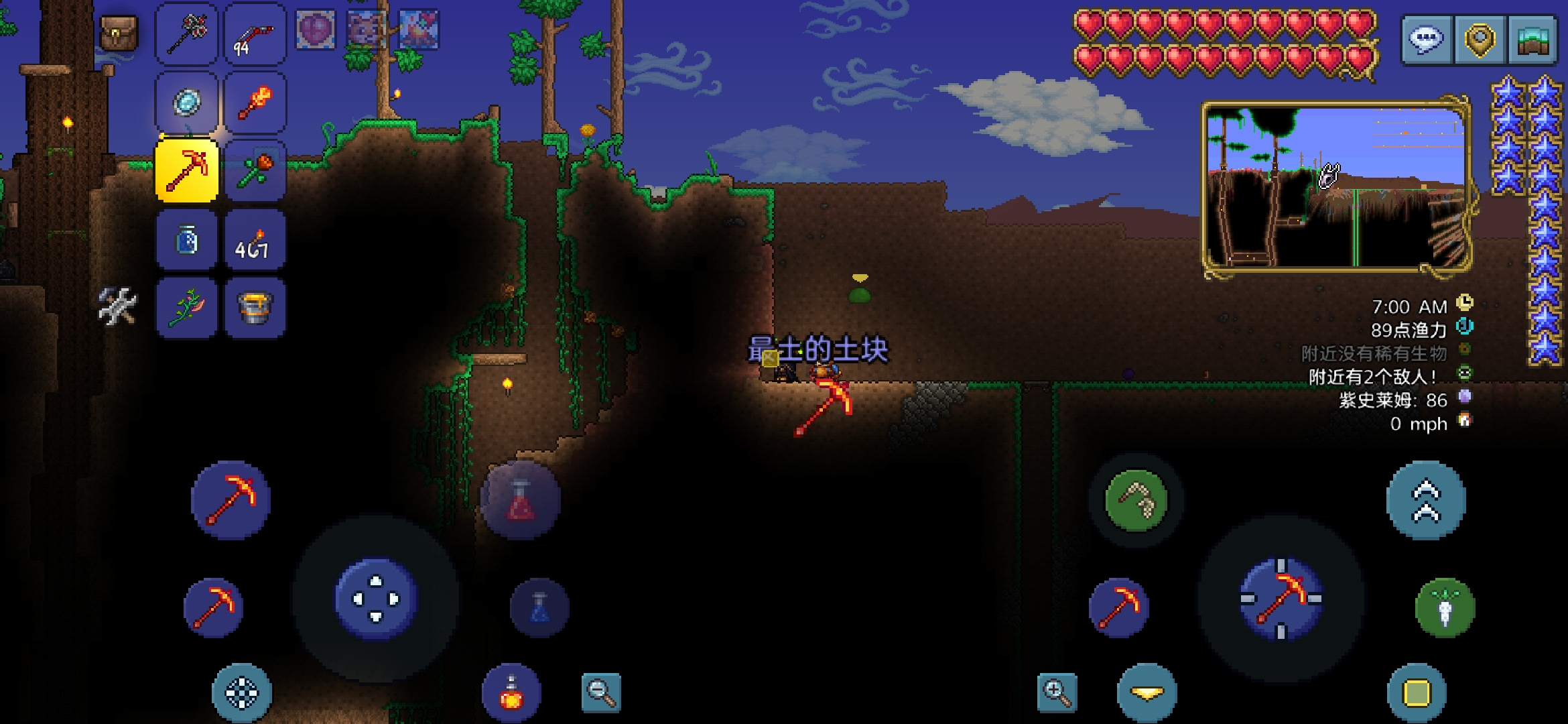The height and width of the screenshot is (724, 1568).
Task: Expand the gold-framed minimap
Action: tap(1335, 187)
